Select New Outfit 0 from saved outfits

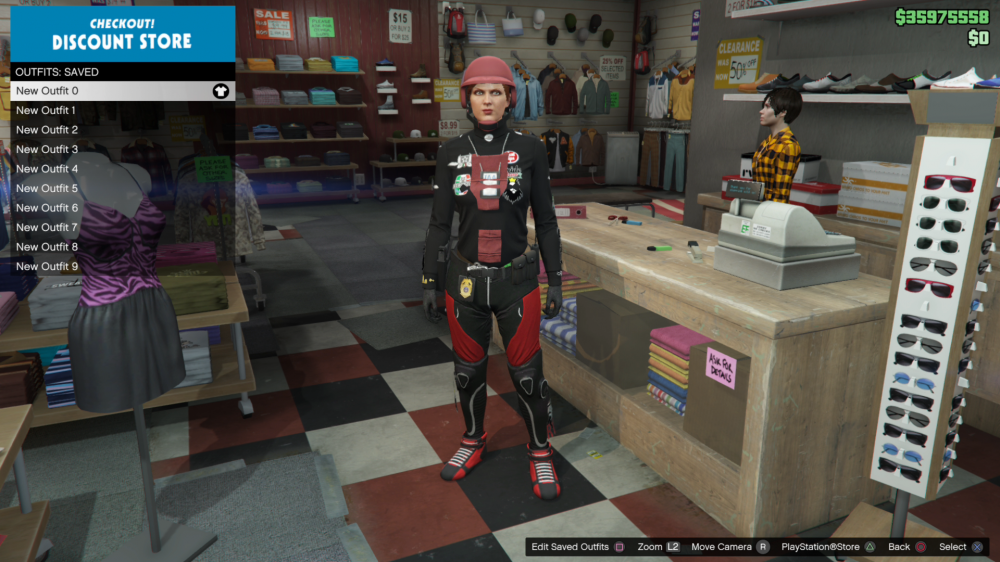pyautogui.click(x=47, y=91)
